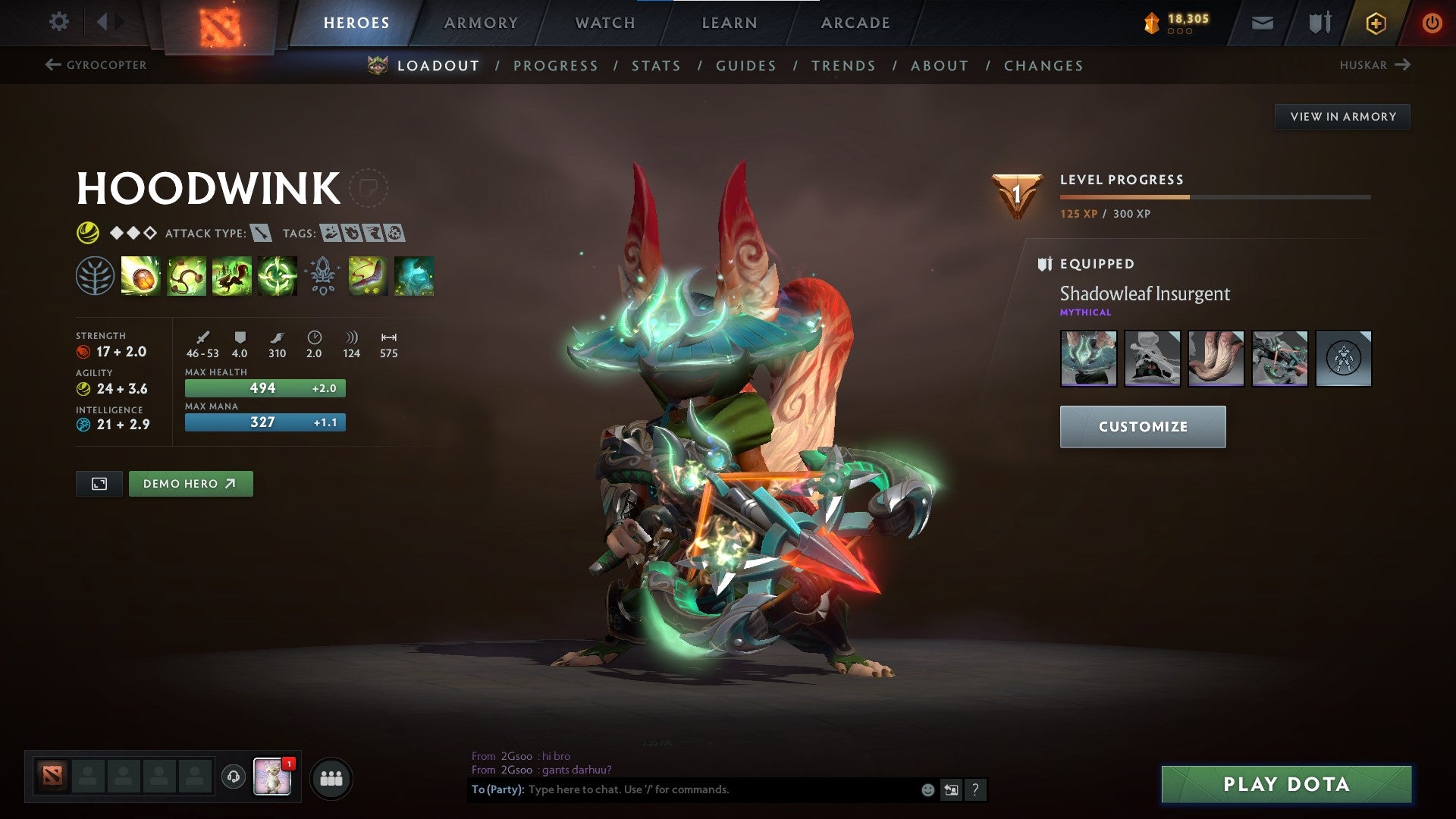Select the Acorn Shot ability icon
Screen dimensions: 1456x819
pos(140,277)
